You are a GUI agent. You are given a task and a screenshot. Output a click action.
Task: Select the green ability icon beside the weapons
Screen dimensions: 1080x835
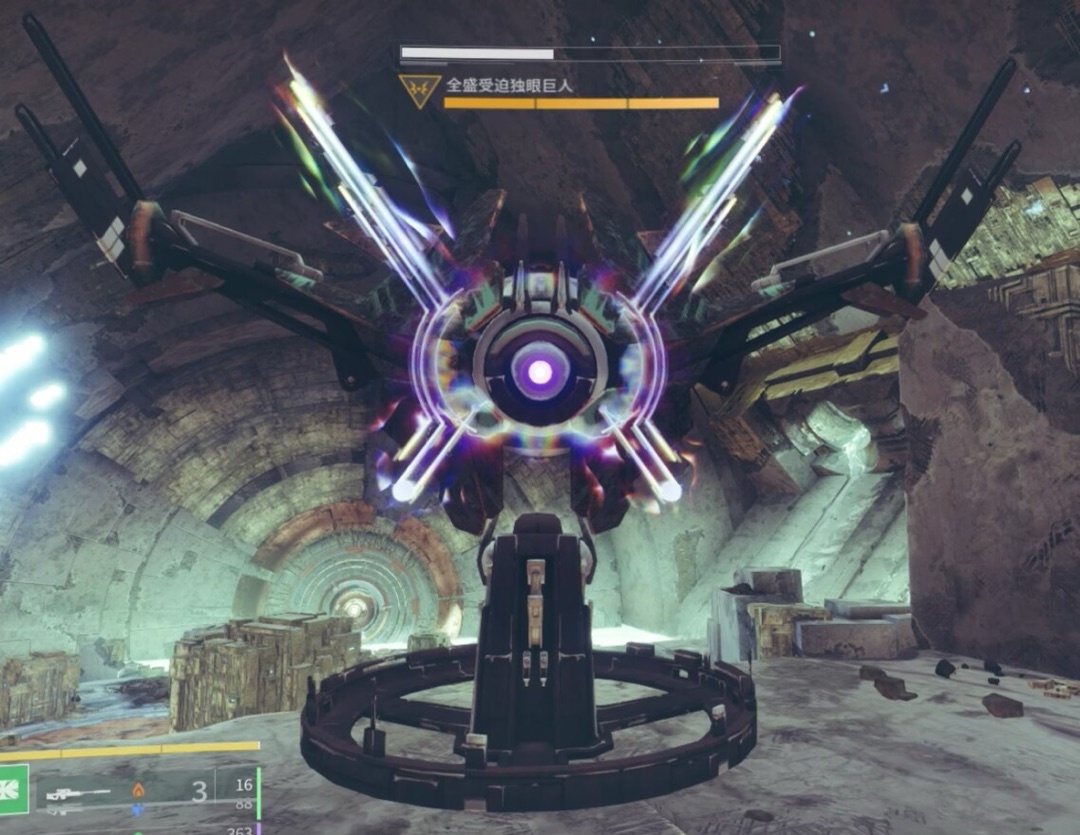(13, 790)
